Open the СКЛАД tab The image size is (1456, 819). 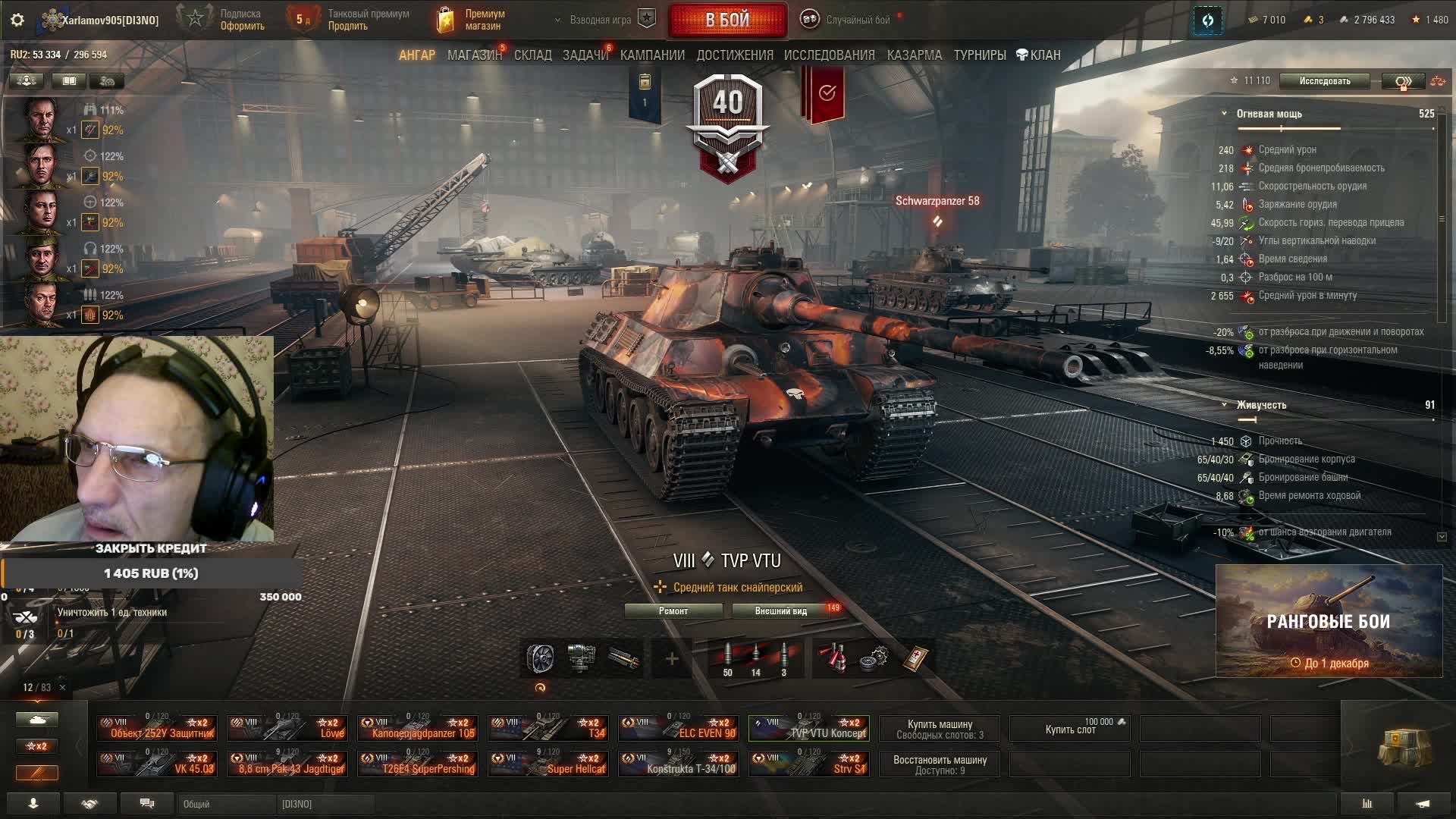532,55
